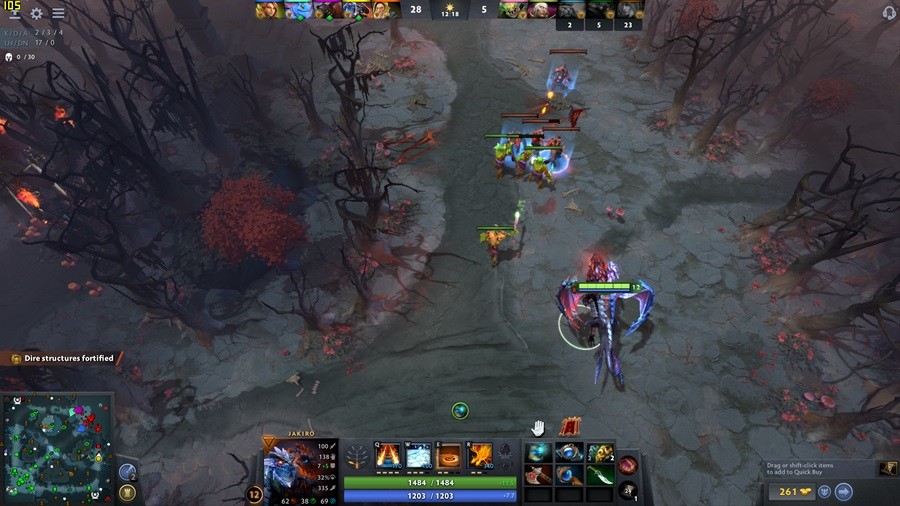Click the minimap
Screen dimensions: 900x506
pos(57,448)
